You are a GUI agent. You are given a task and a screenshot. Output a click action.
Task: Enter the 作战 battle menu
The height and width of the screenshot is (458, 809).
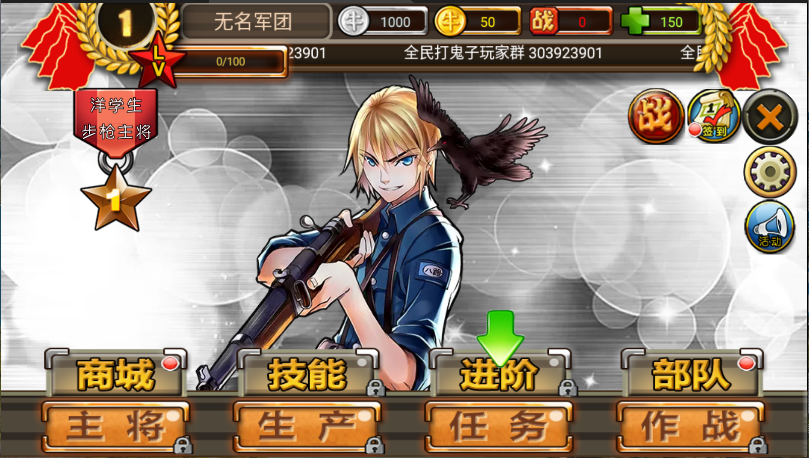click(691, 427)
